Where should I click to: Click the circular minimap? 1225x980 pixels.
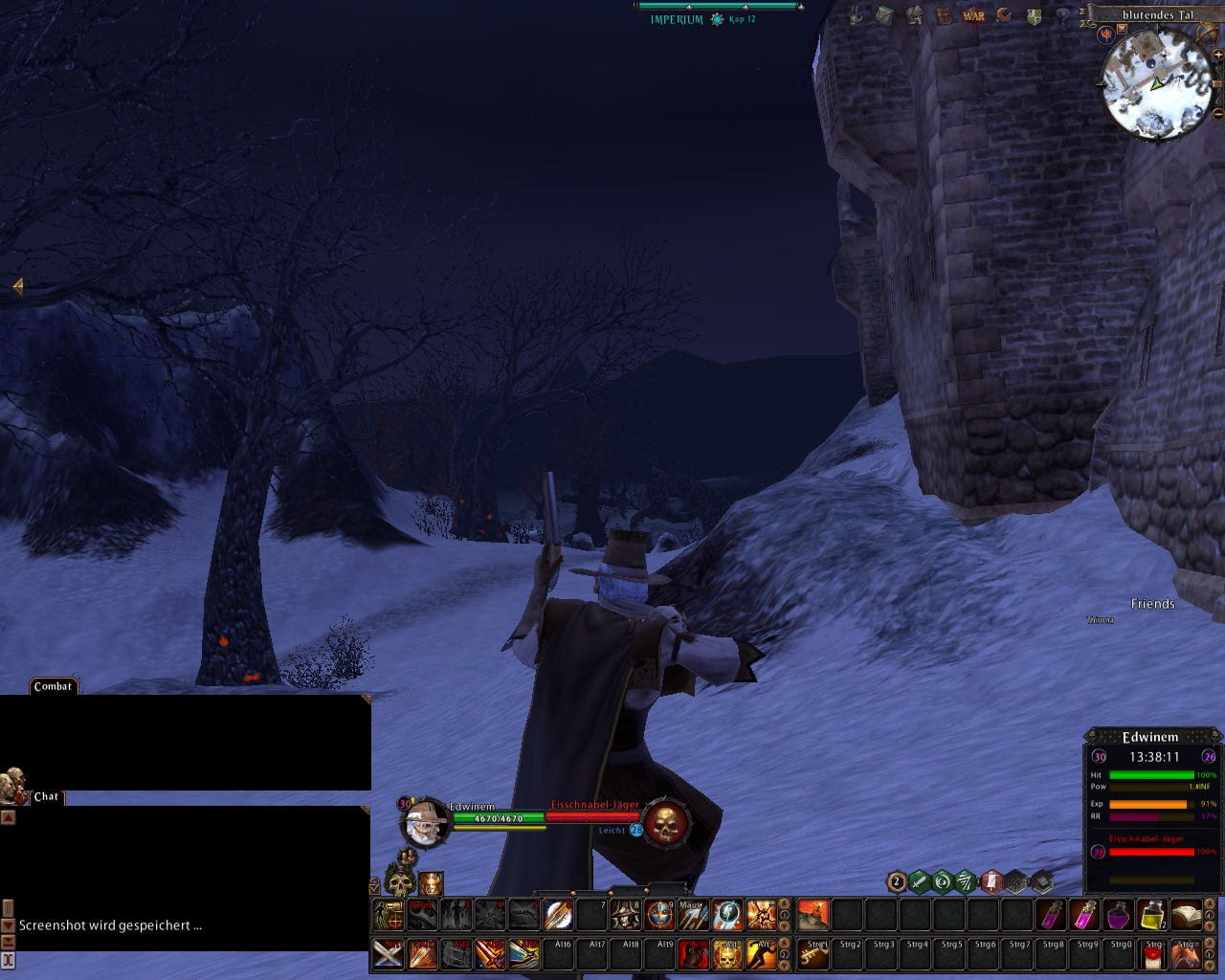(1157, 84)
